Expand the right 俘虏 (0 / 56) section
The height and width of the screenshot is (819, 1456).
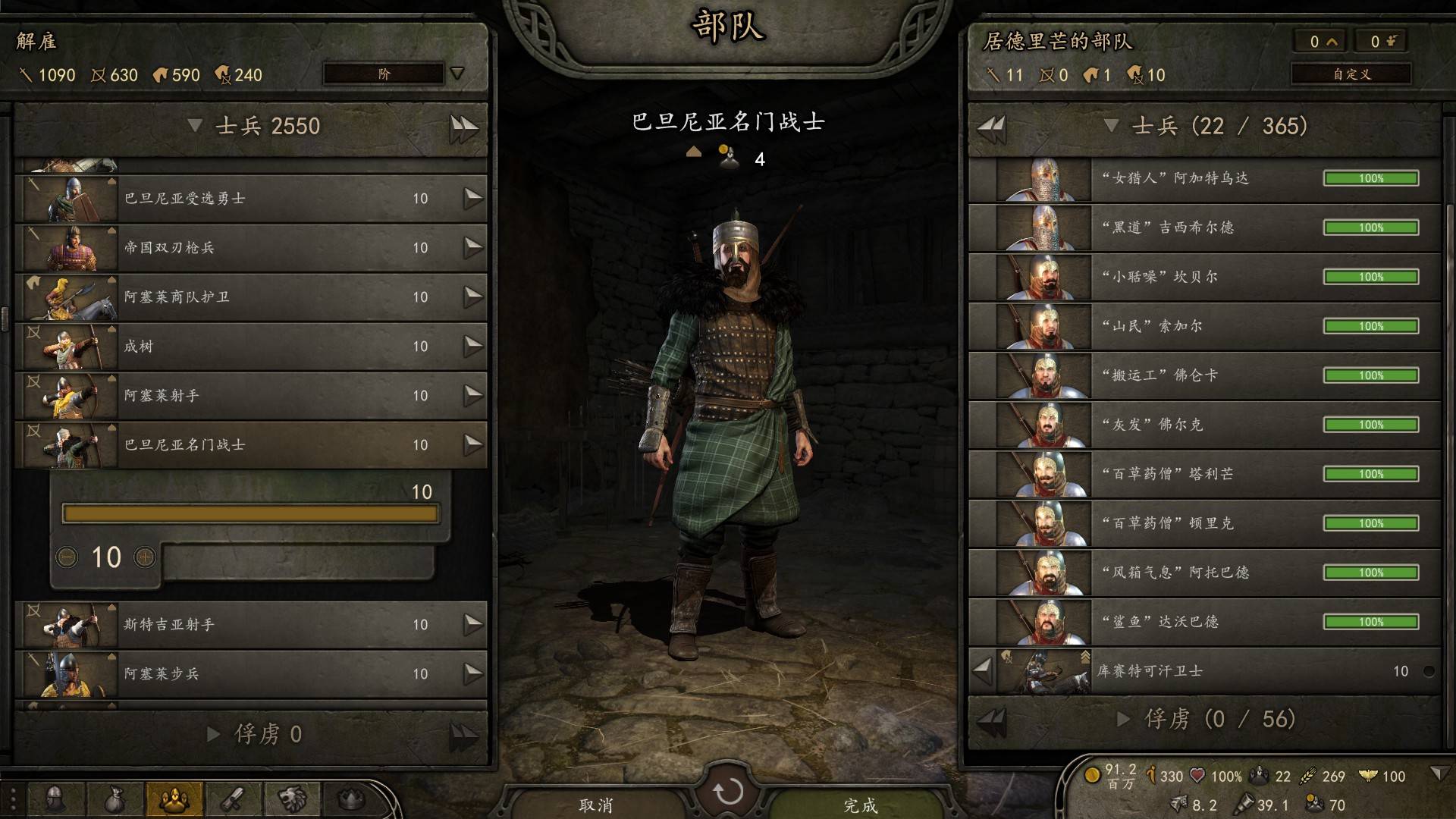point(1124,719)
